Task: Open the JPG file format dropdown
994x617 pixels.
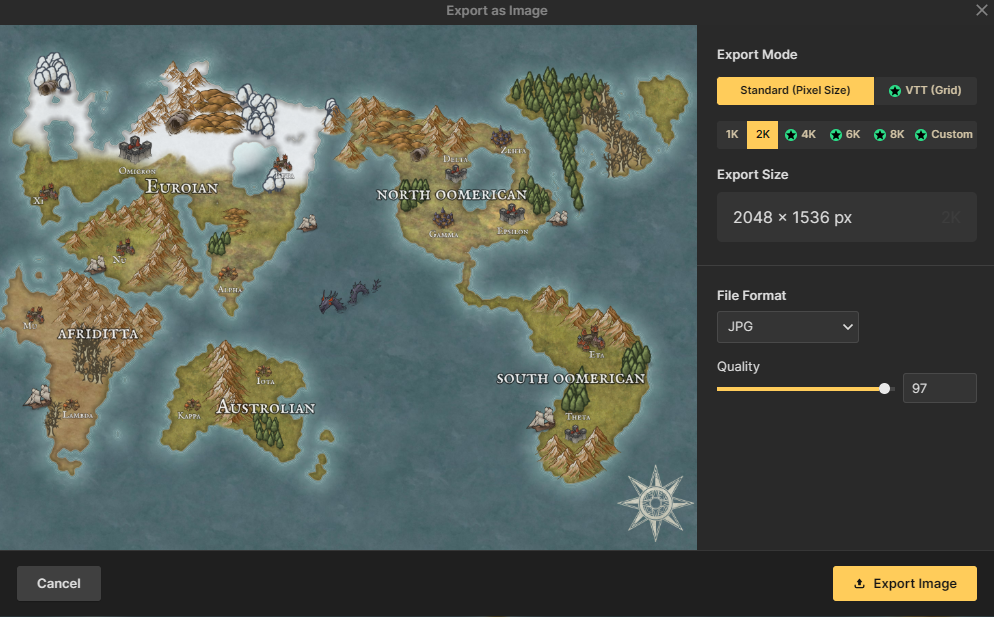Action: point(787,327)
